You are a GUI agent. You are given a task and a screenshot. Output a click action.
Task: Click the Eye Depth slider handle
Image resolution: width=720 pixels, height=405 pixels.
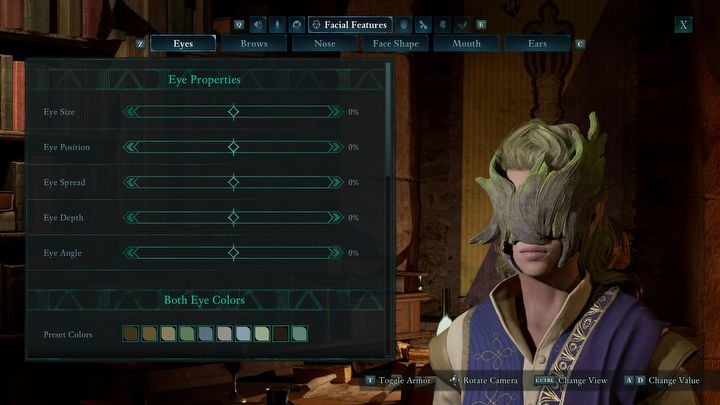[233, 217]
